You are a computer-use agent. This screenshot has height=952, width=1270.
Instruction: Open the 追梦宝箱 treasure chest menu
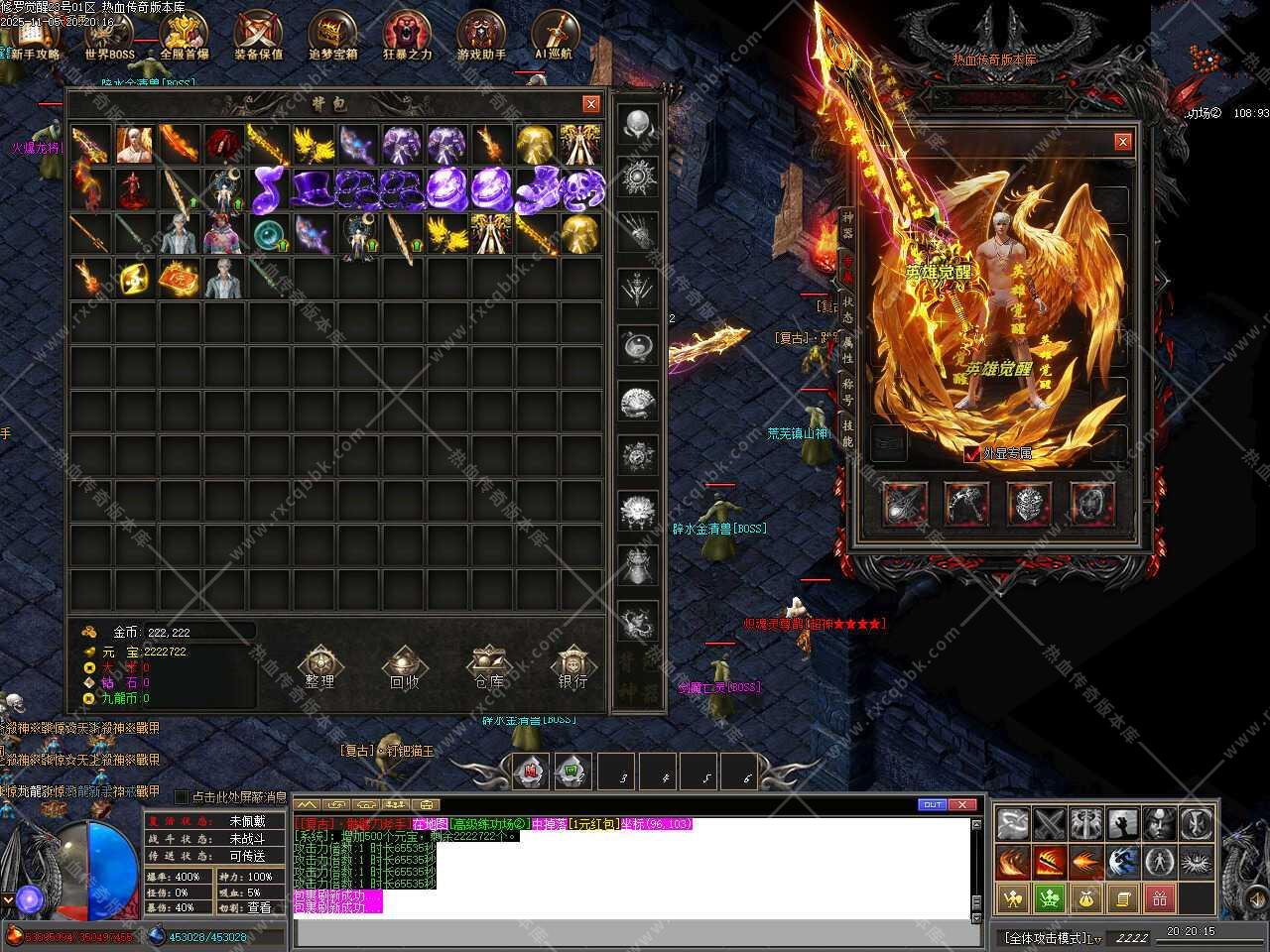[x=332, y=35]
